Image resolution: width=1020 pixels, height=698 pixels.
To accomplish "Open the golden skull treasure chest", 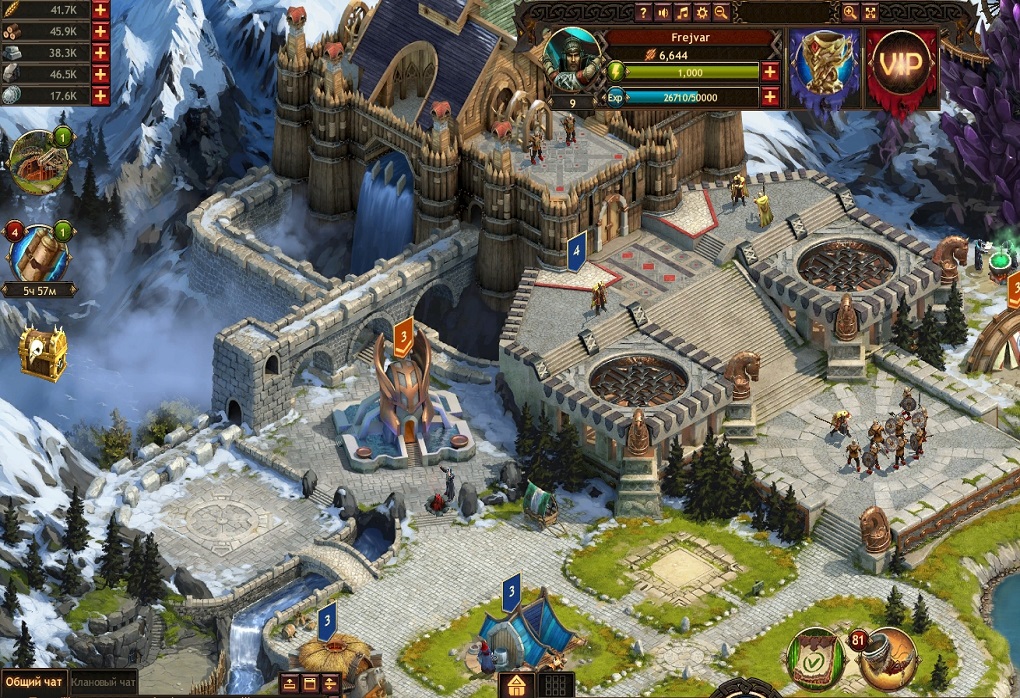I will pyautogui.click(x=43, y=352).
